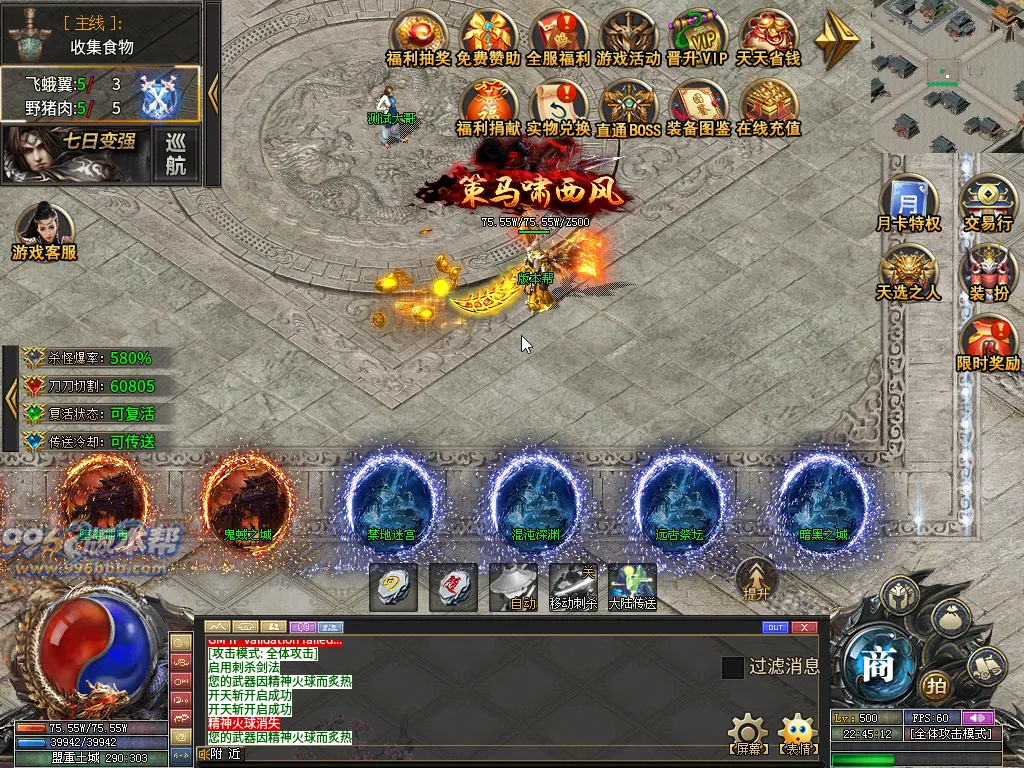This screenshot has height=768, width=1024.
Task: Open the 福利抽奖 lottery icon
Action: point(418,36)
